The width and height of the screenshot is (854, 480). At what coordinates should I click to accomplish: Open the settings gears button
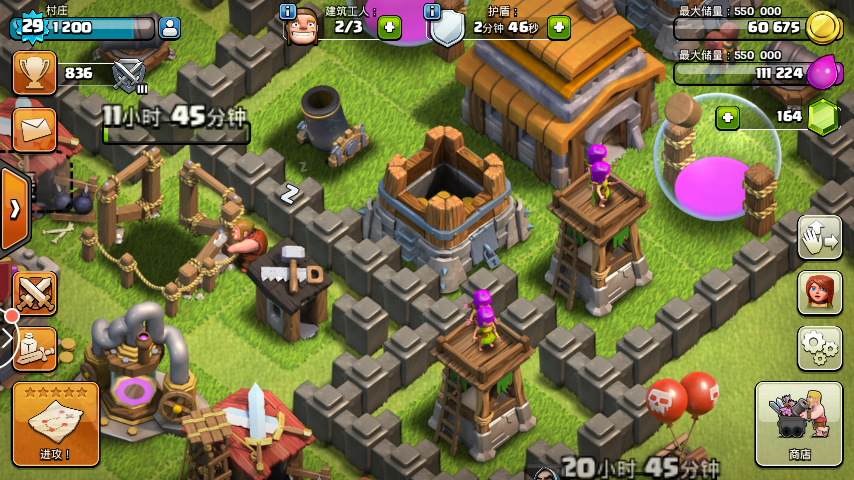click(819, 347)
